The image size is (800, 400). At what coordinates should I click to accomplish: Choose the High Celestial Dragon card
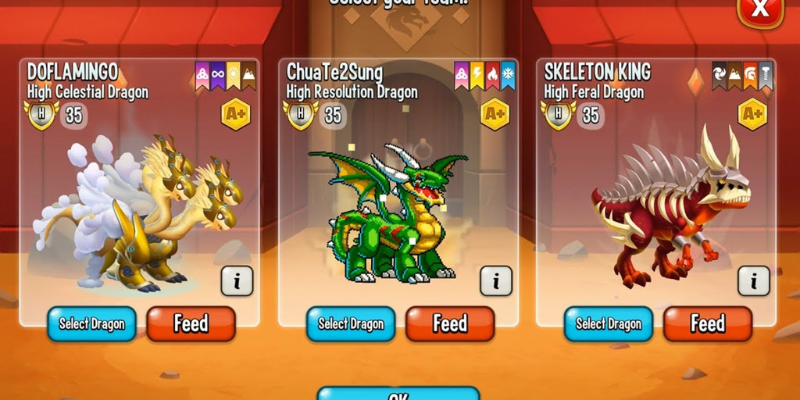[140, 200]
